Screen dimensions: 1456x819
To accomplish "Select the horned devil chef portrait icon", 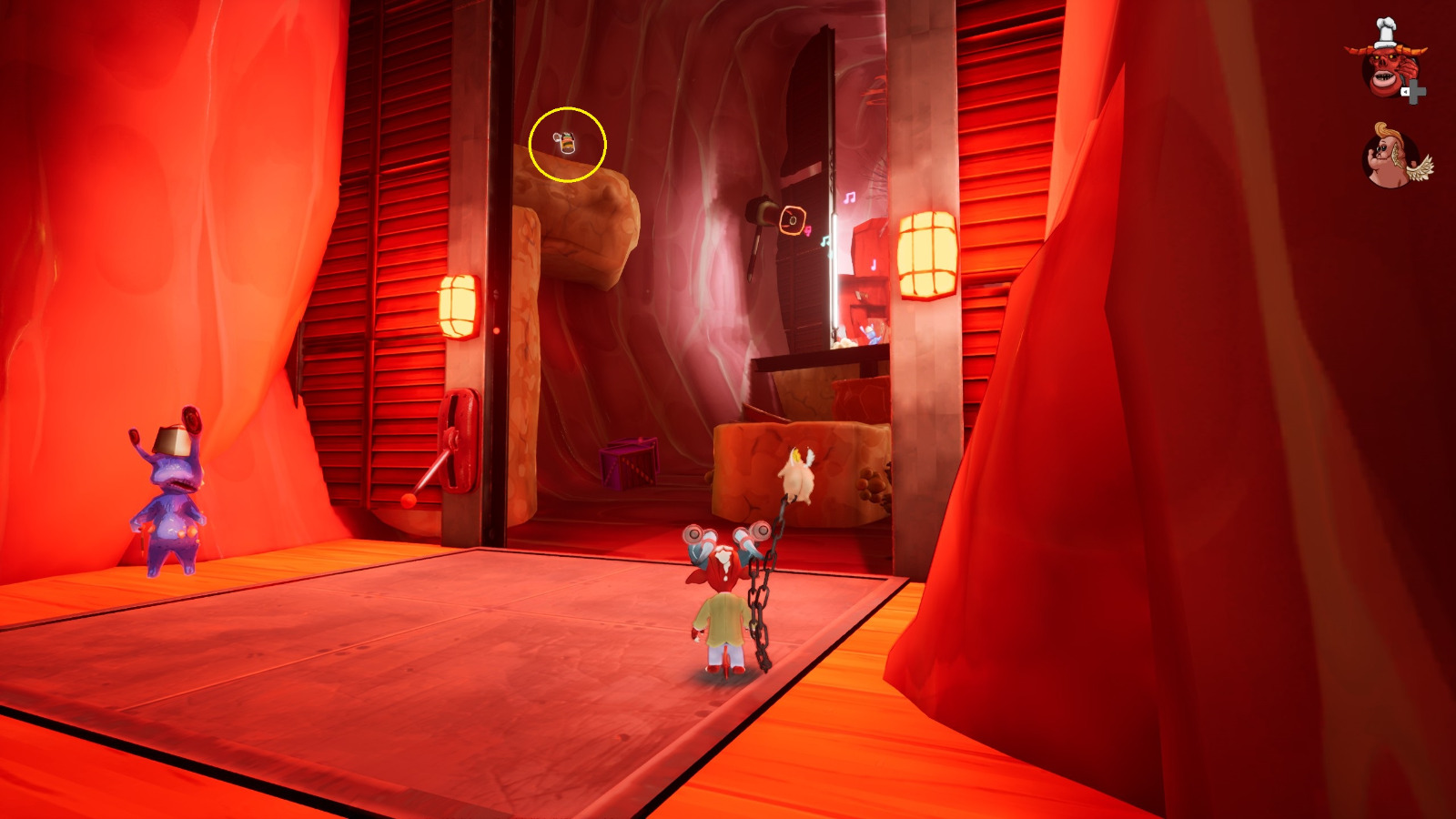I will (1387, 68).
